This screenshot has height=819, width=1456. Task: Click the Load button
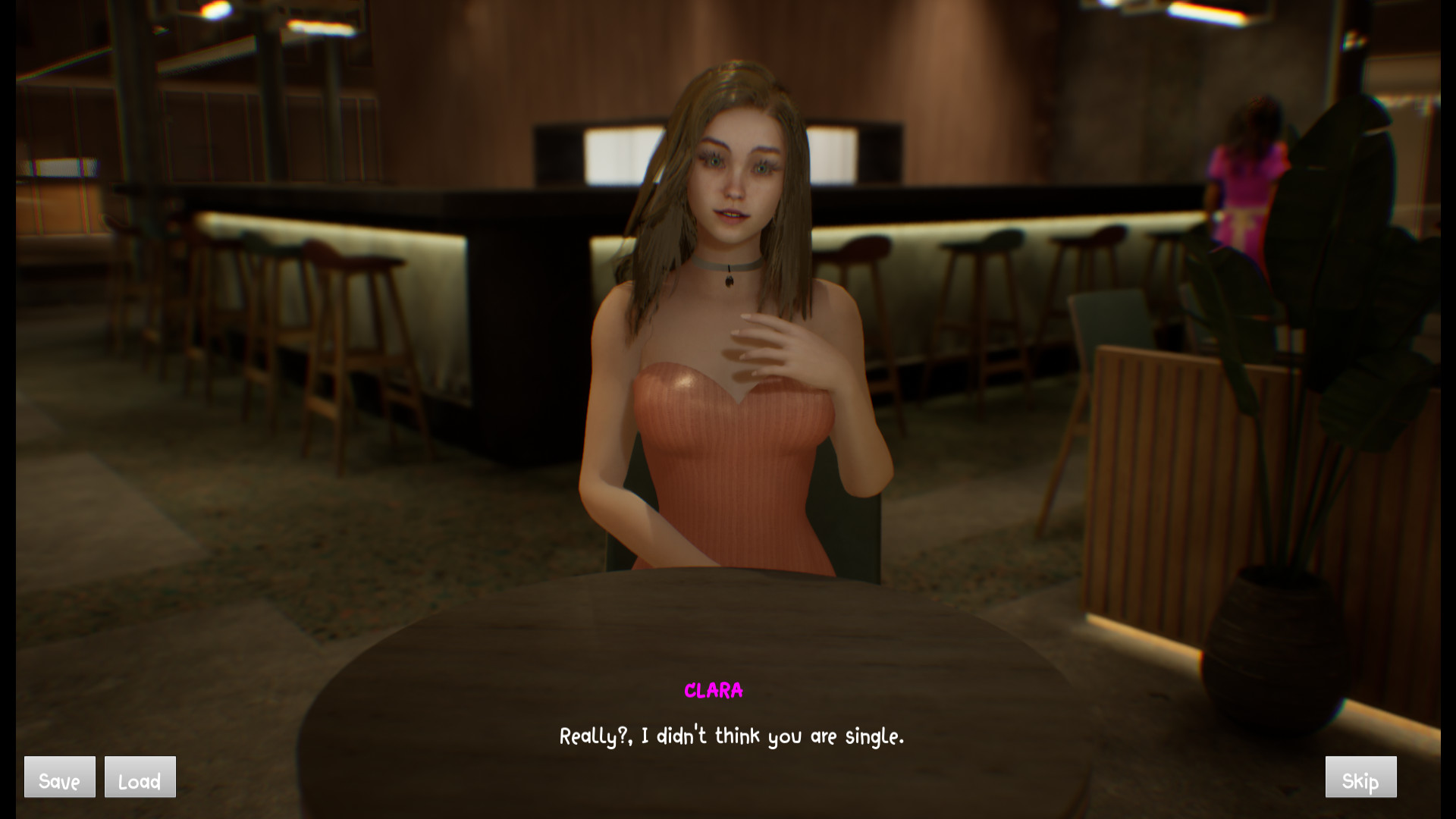click(x=140, y=777)
